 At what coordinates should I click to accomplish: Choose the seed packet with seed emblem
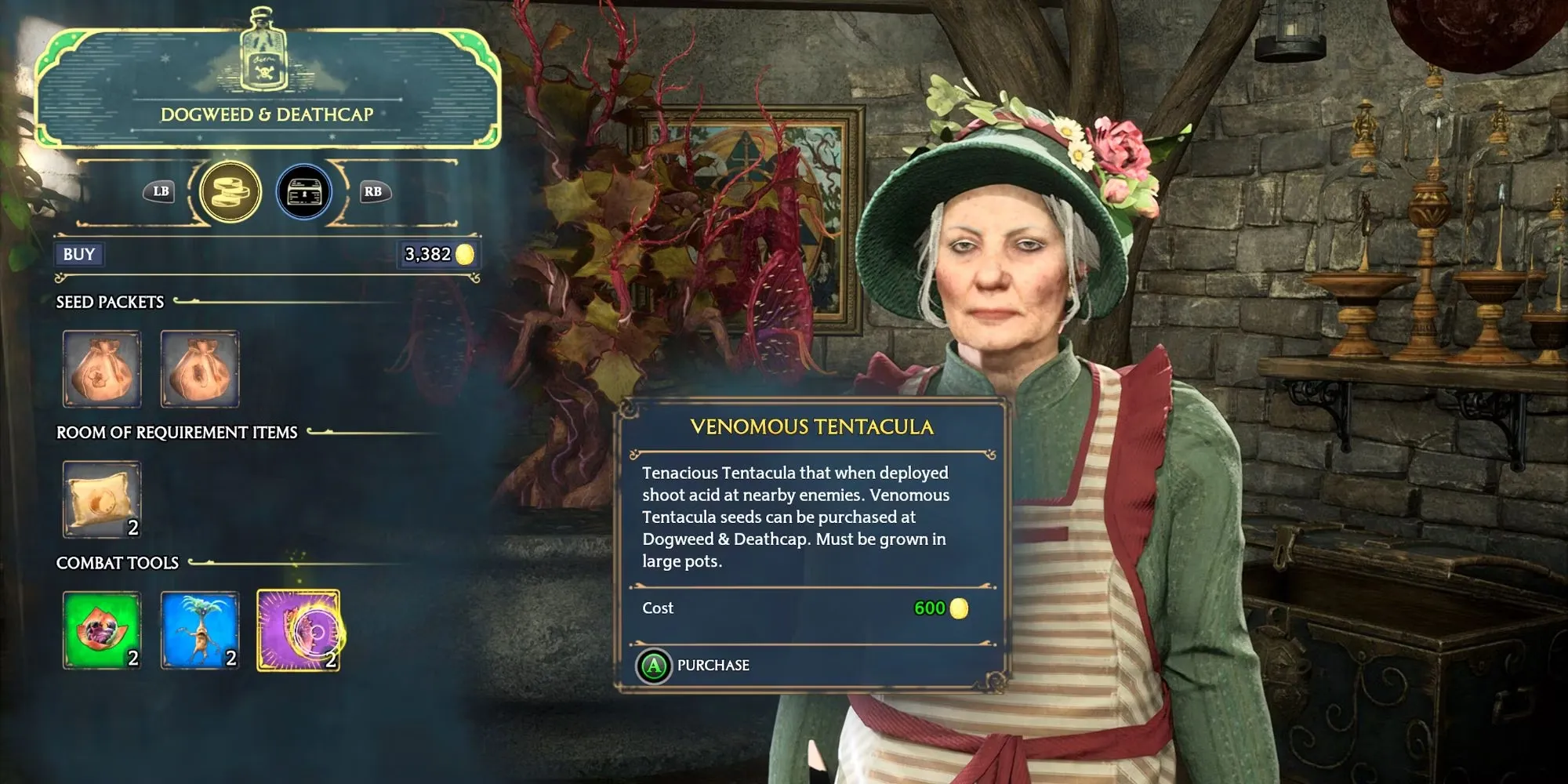tap(199, 368)
